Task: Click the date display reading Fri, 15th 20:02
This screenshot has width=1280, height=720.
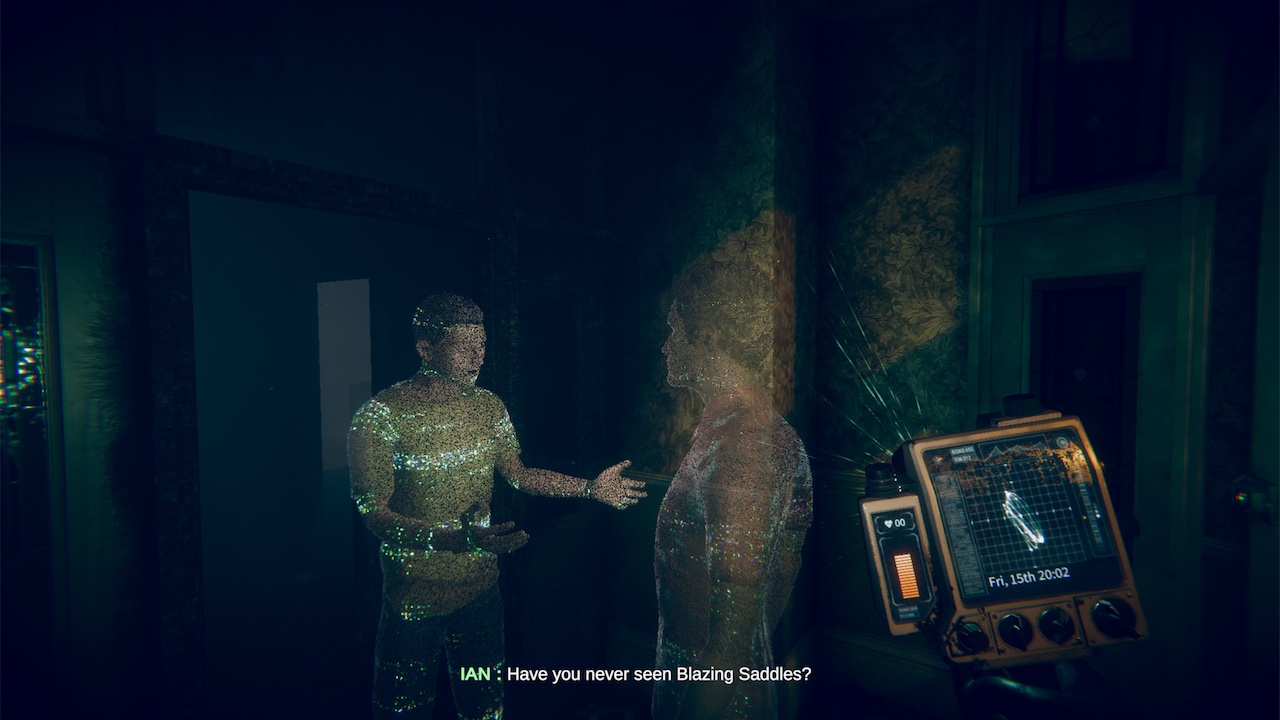Action: [x=1029, y=576]
